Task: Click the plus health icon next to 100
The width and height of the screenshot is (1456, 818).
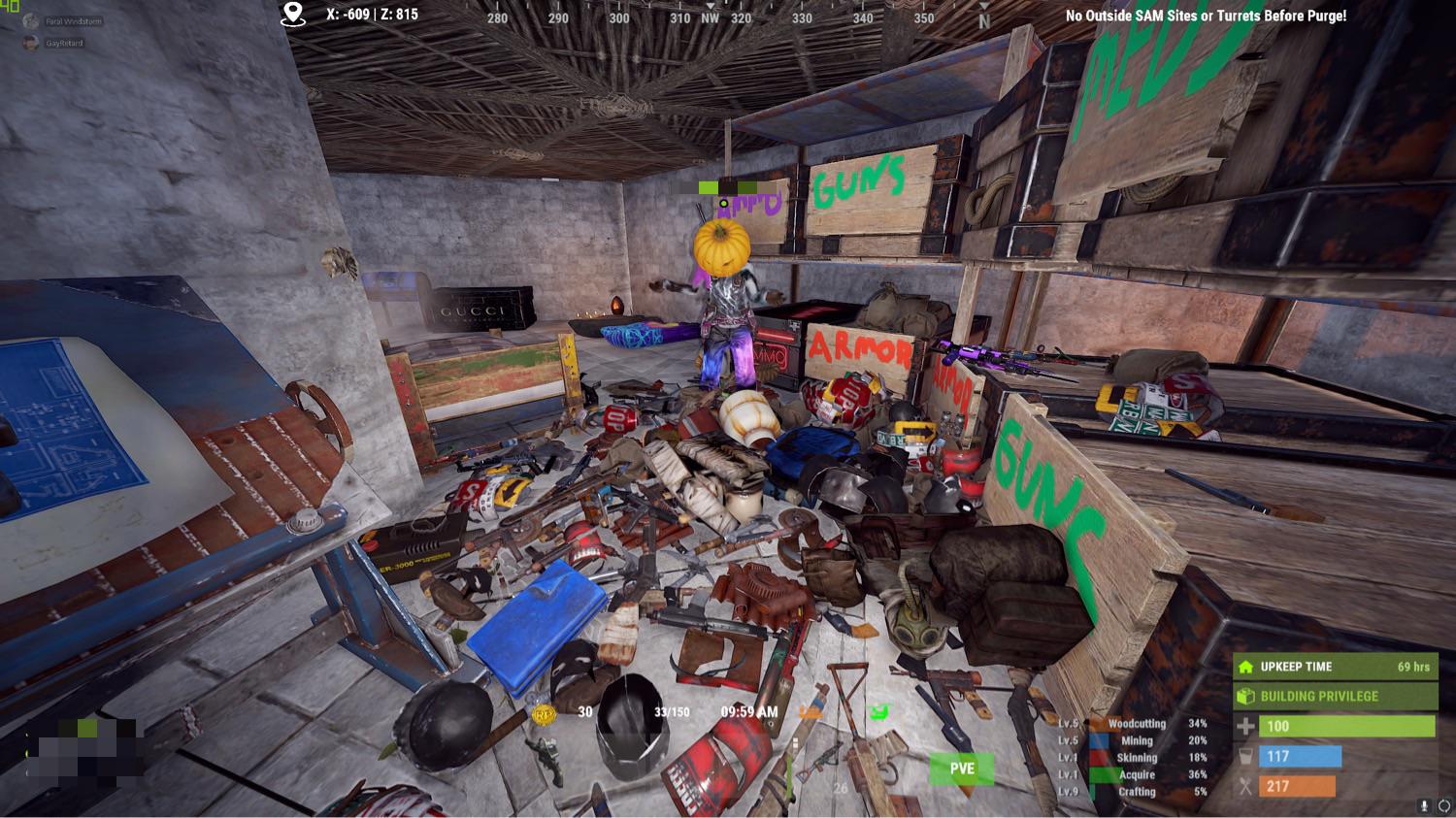Action: 1244,725
